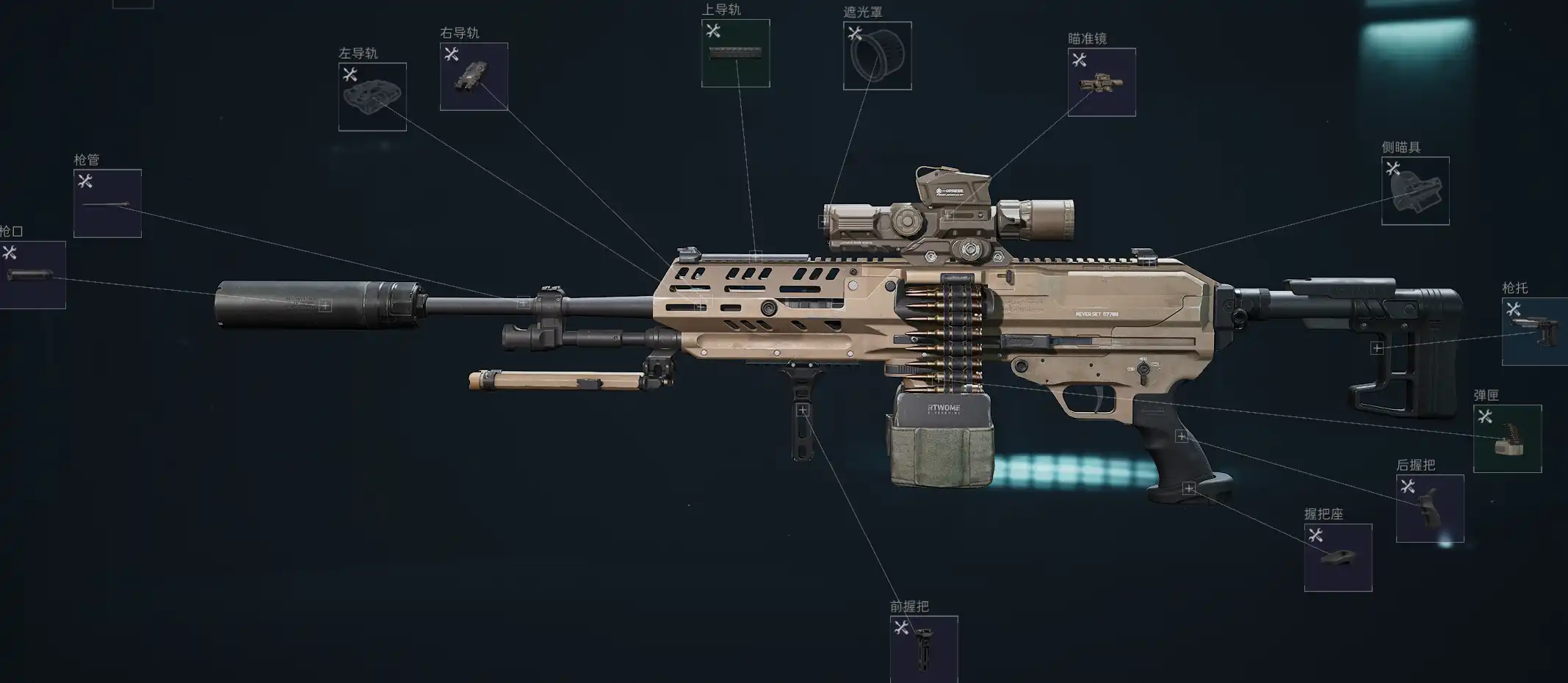Select the 前握把 foregrip attachment slot
Image resolution: width=1568 pixels, height=683 pixels.
point(924,649)
